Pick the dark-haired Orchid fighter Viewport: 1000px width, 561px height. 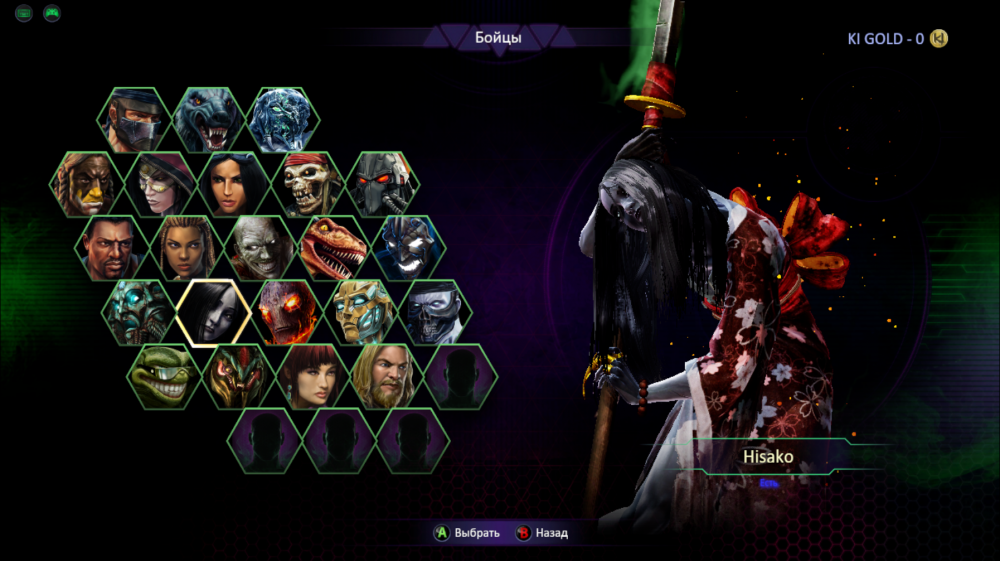(236, 184)
